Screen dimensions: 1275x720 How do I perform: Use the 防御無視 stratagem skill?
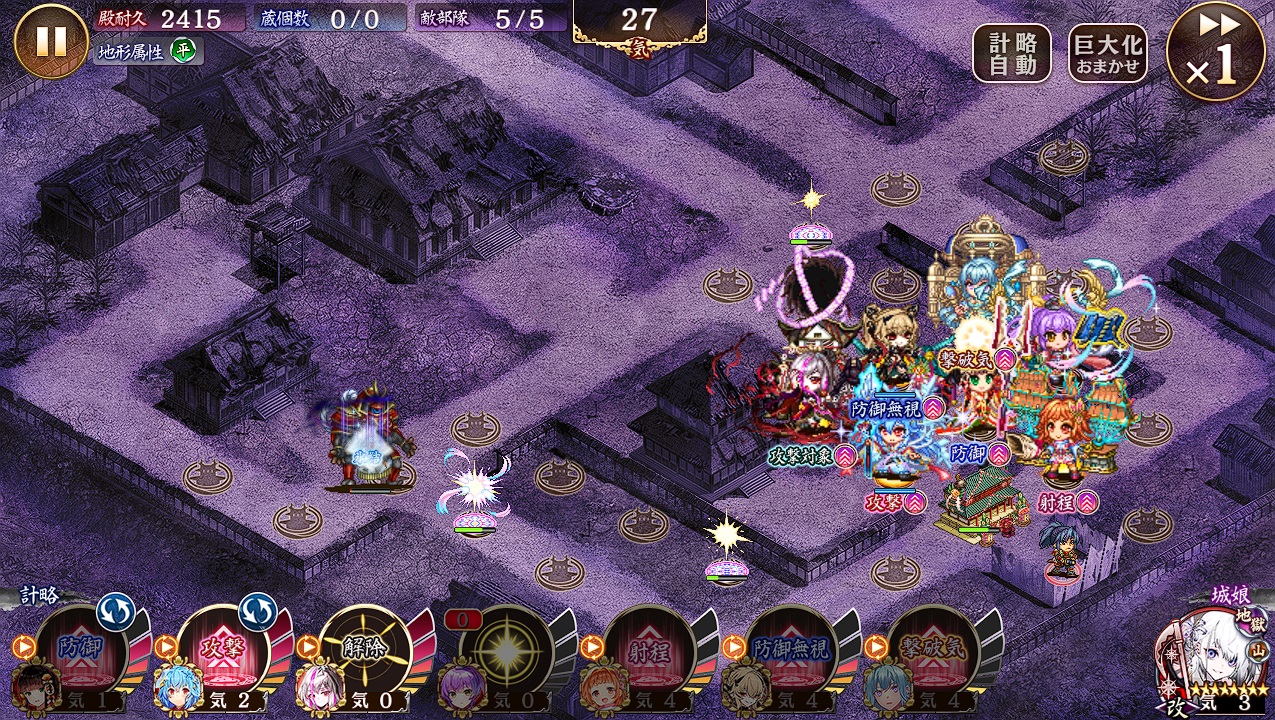[x=790, y=650]
